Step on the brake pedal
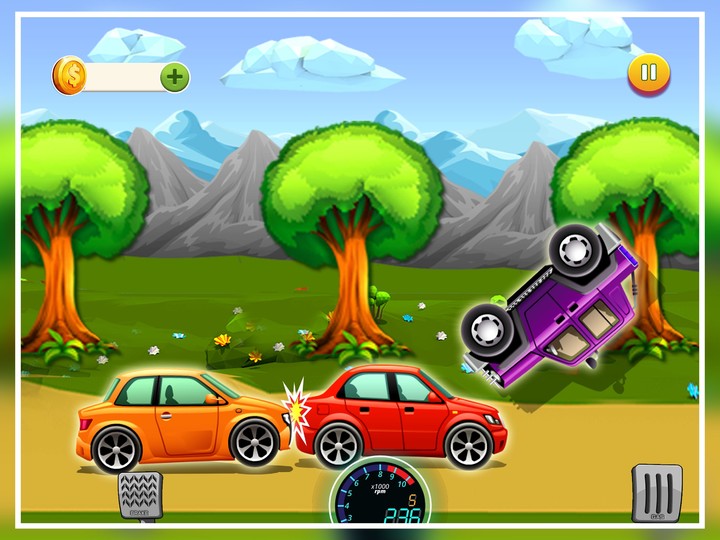Screen dimensions: 720x540 click(139, 494)
